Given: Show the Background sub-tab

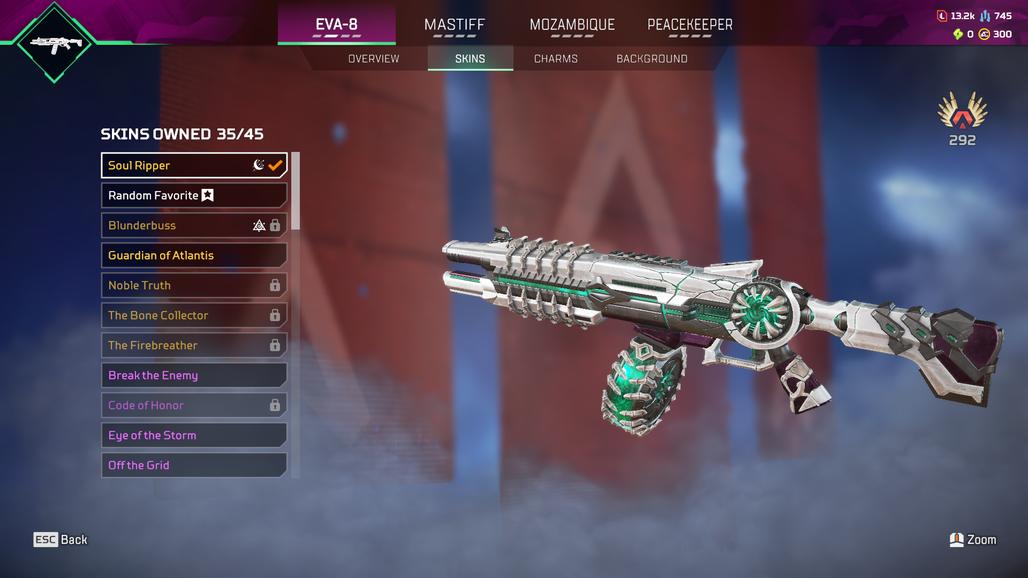Looking at the screenshot, I should coord(652,59).
